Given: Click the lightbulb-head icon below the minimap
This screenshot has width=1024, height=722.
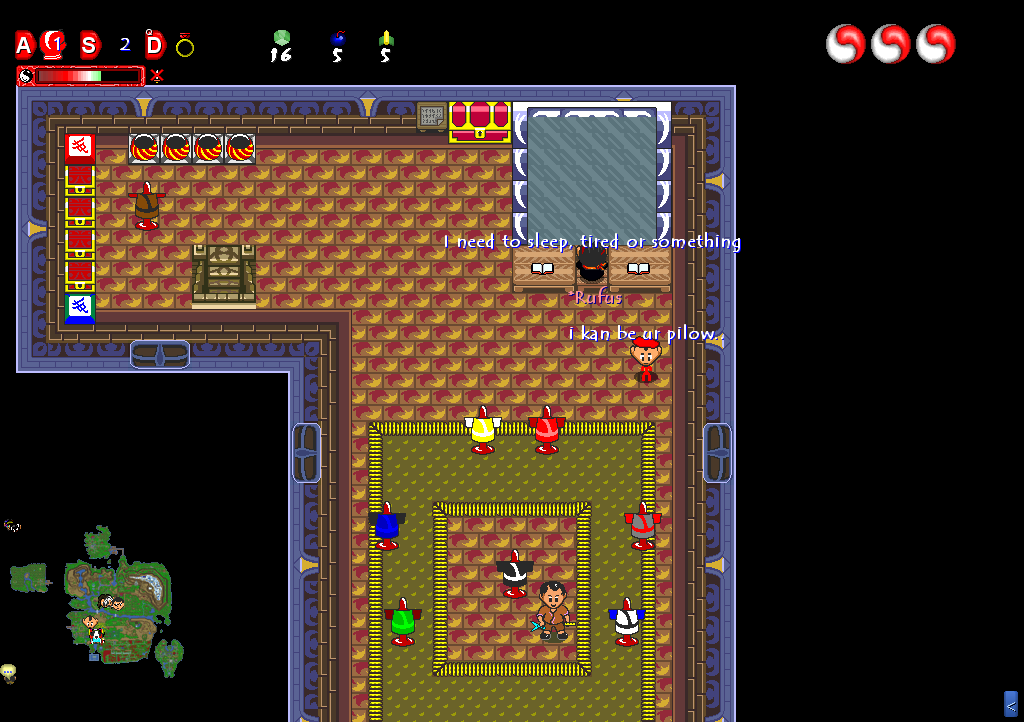Looking at the screenshot, I should (x=9, y=672).
